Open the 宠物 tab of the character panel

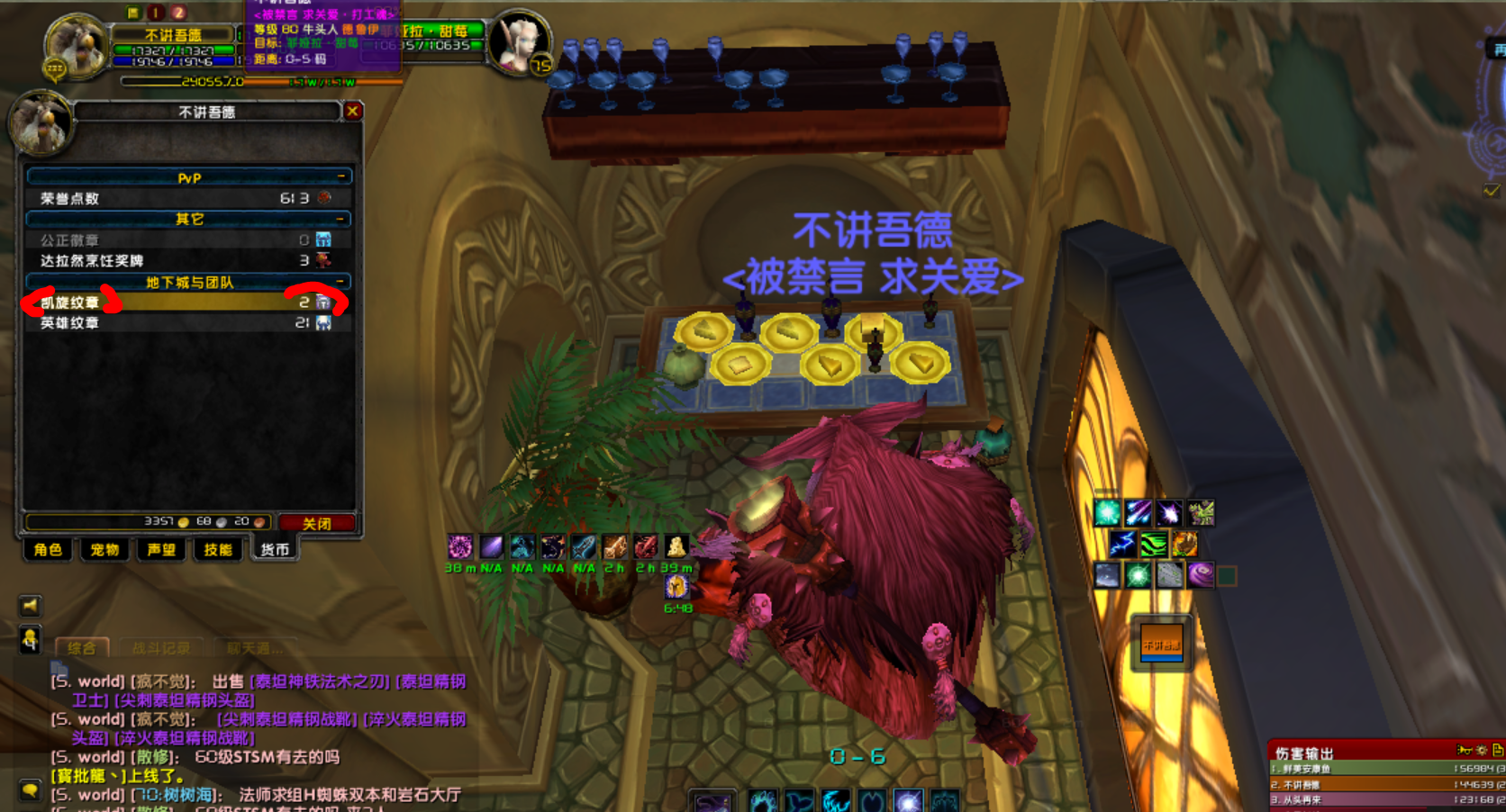pos(104,550)
